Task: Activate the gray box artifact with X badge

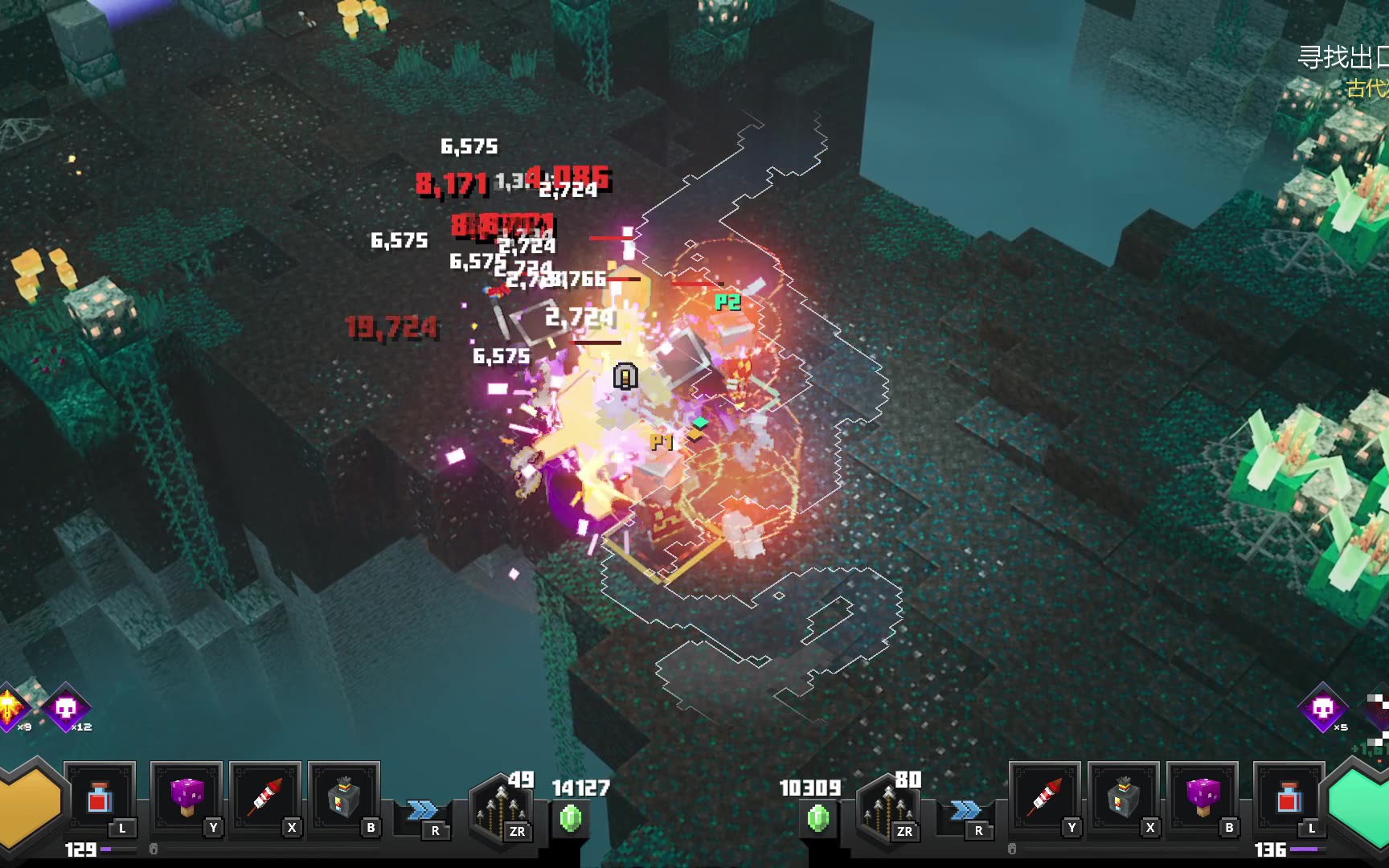Action: click(x=1122, y=798)
